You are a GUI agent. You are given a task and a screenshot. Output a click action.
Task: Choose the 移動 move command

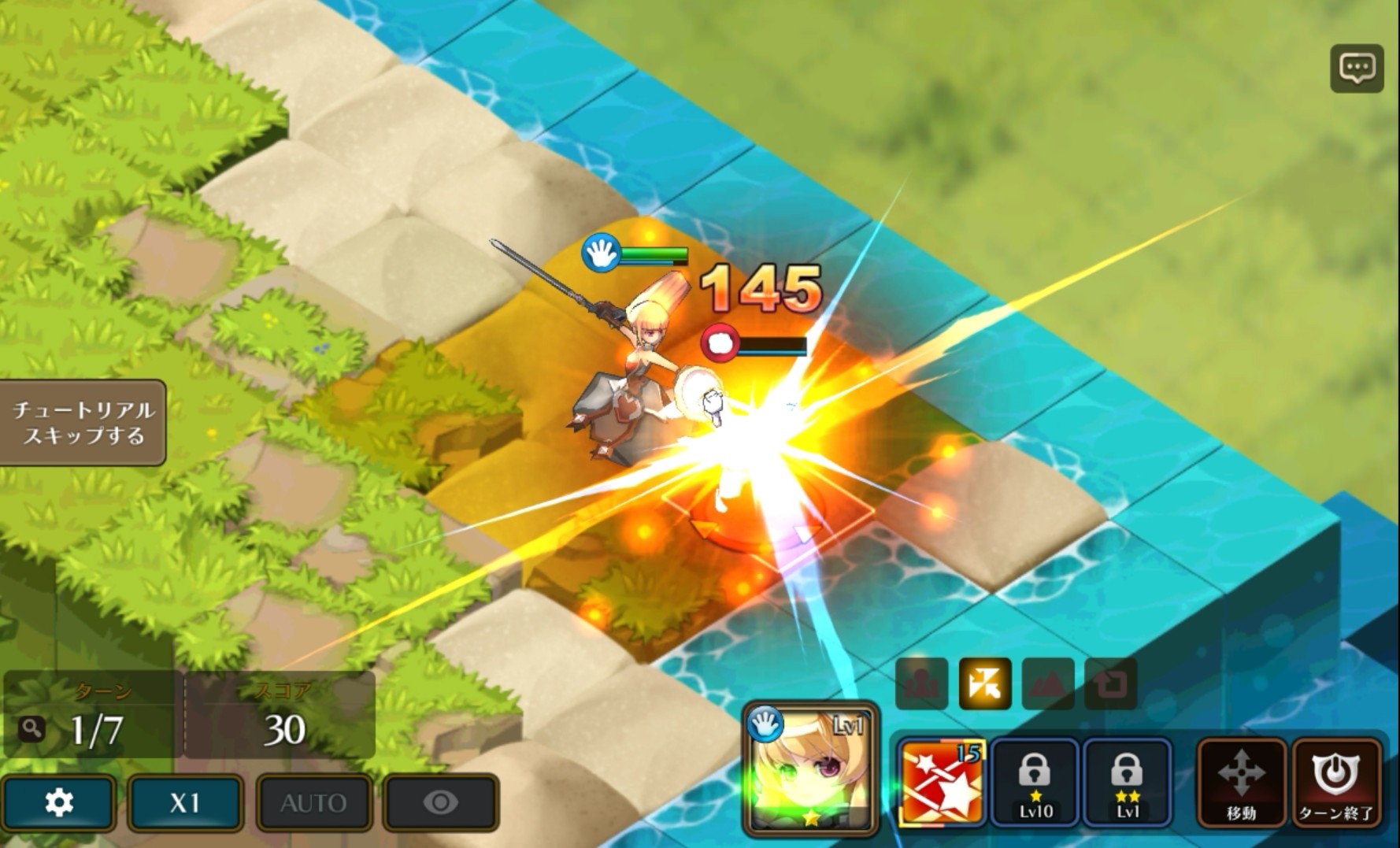tap(1241, 782)
